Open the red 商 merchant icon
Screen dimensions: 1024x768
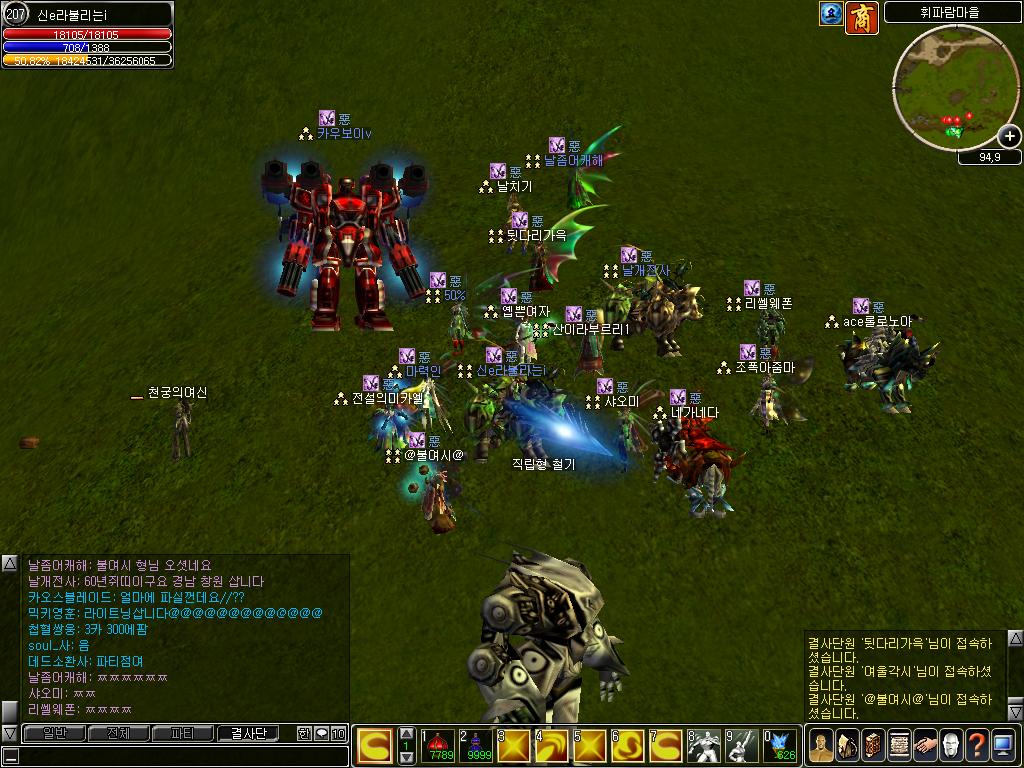[862, 17]
